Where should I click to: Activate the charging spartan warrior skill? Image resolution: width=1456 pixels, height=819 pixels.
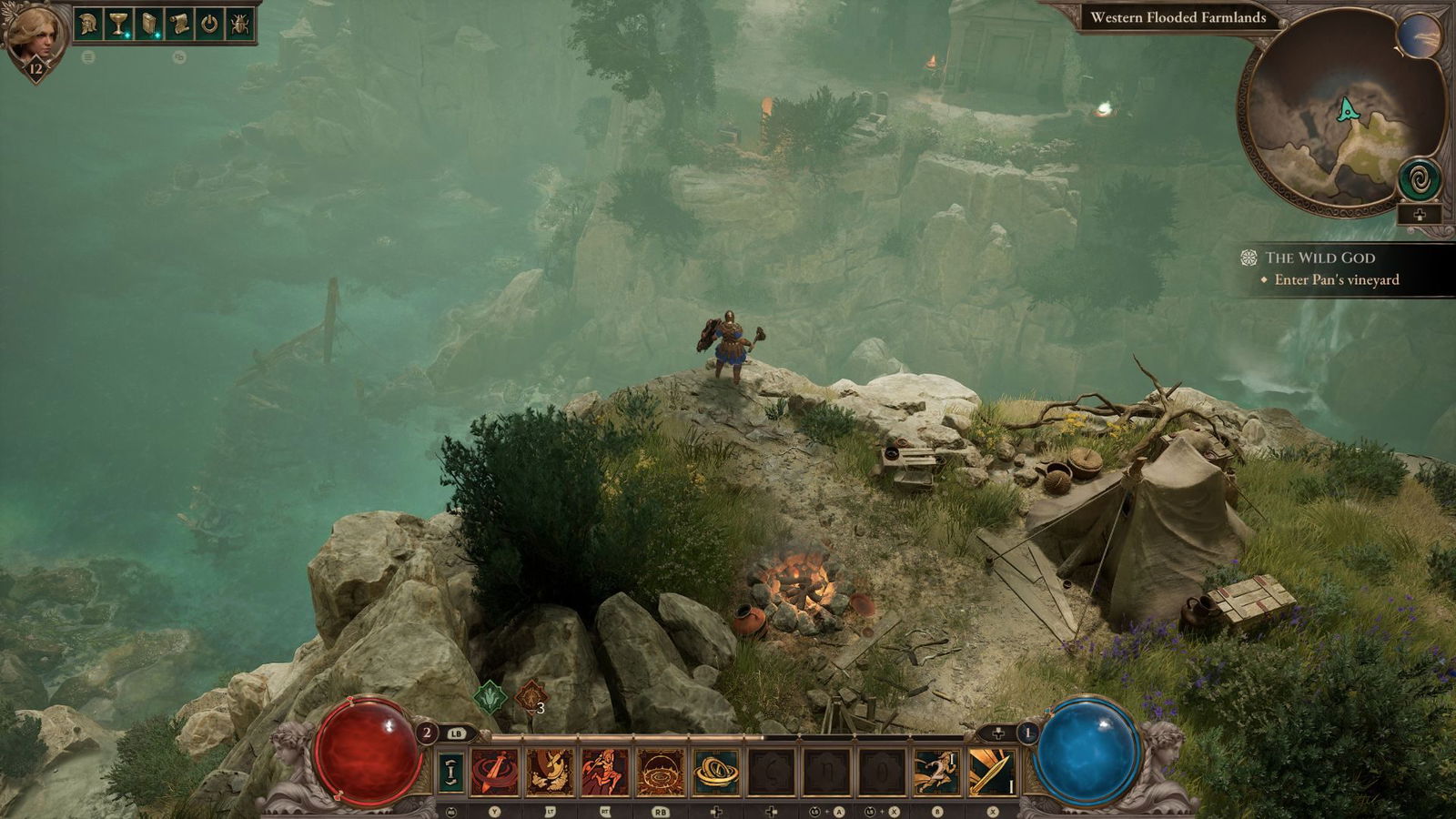[x=605, y=772]
